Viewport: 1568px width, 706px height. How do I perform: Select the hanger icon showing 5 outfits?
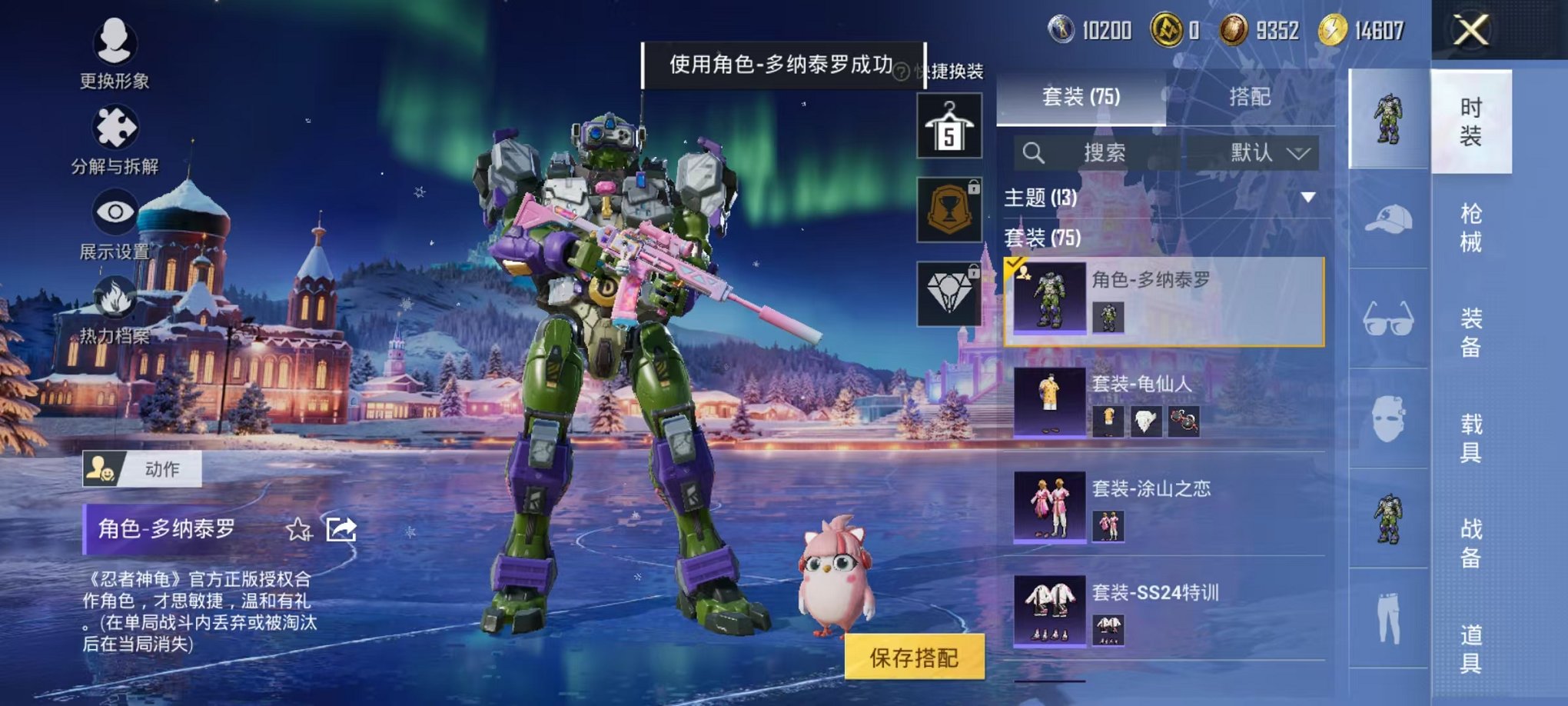click(949, 127)
